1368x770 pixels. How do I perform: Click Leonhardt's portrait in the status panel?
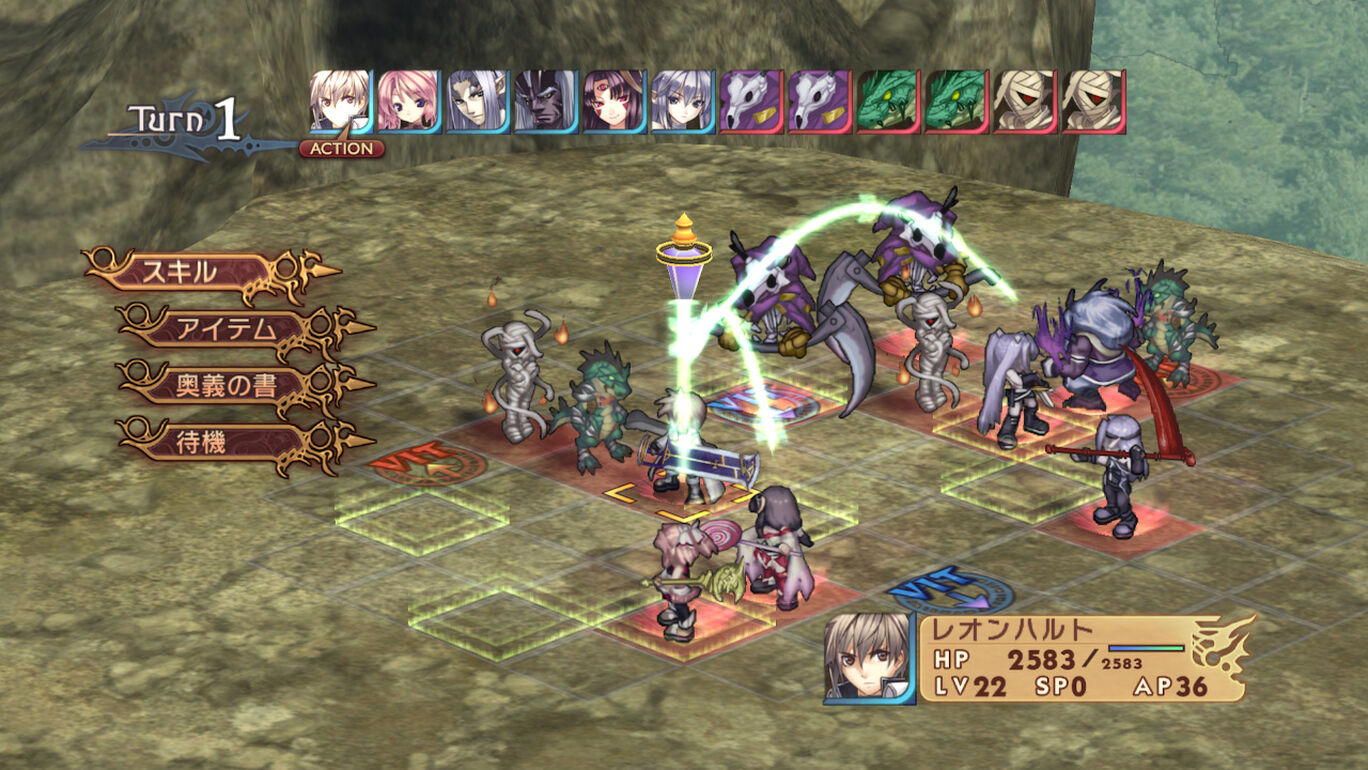pos(868,659)
